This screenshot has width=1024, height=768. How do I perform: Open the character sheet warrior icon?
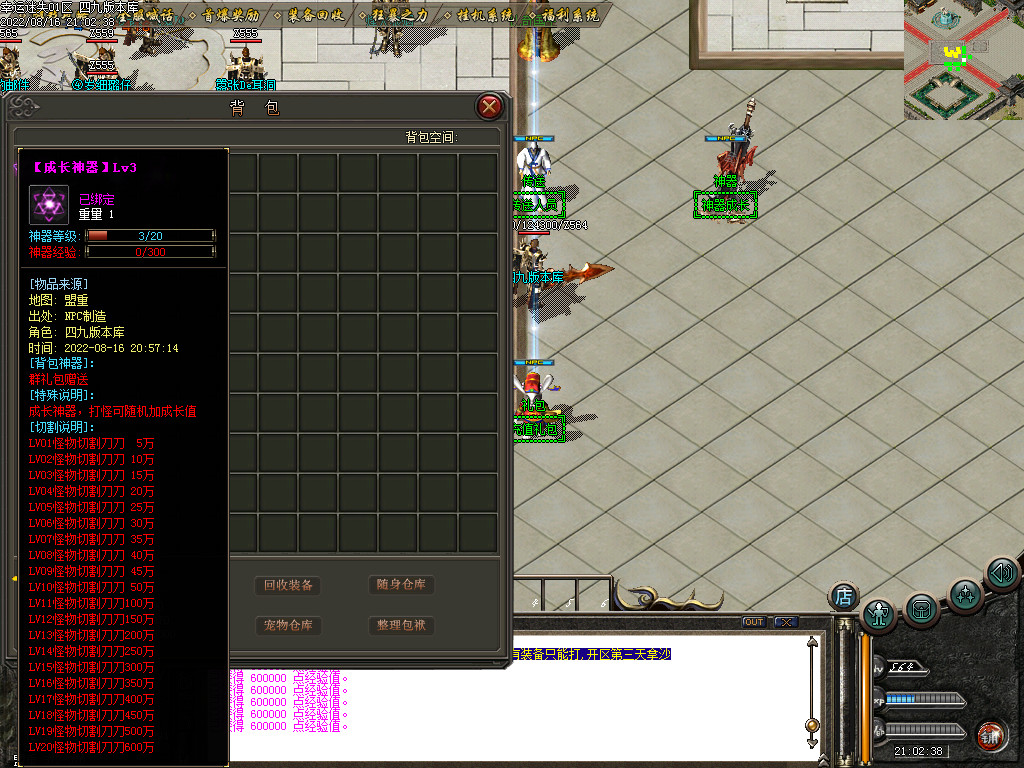(879, 613)
